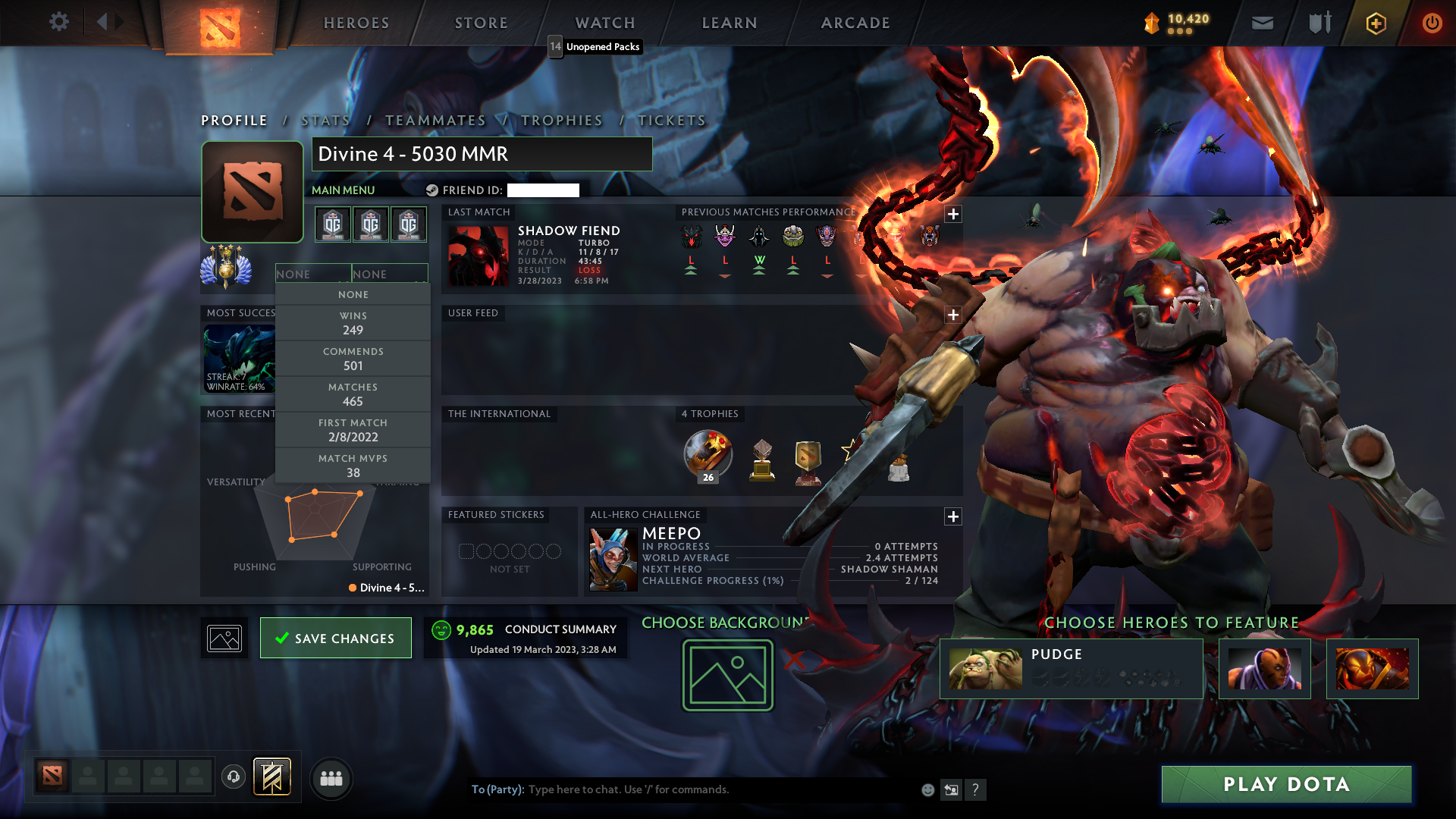Select the Wins stat option
This screenshot has height=819, width=1456.
tap(353, 323)
